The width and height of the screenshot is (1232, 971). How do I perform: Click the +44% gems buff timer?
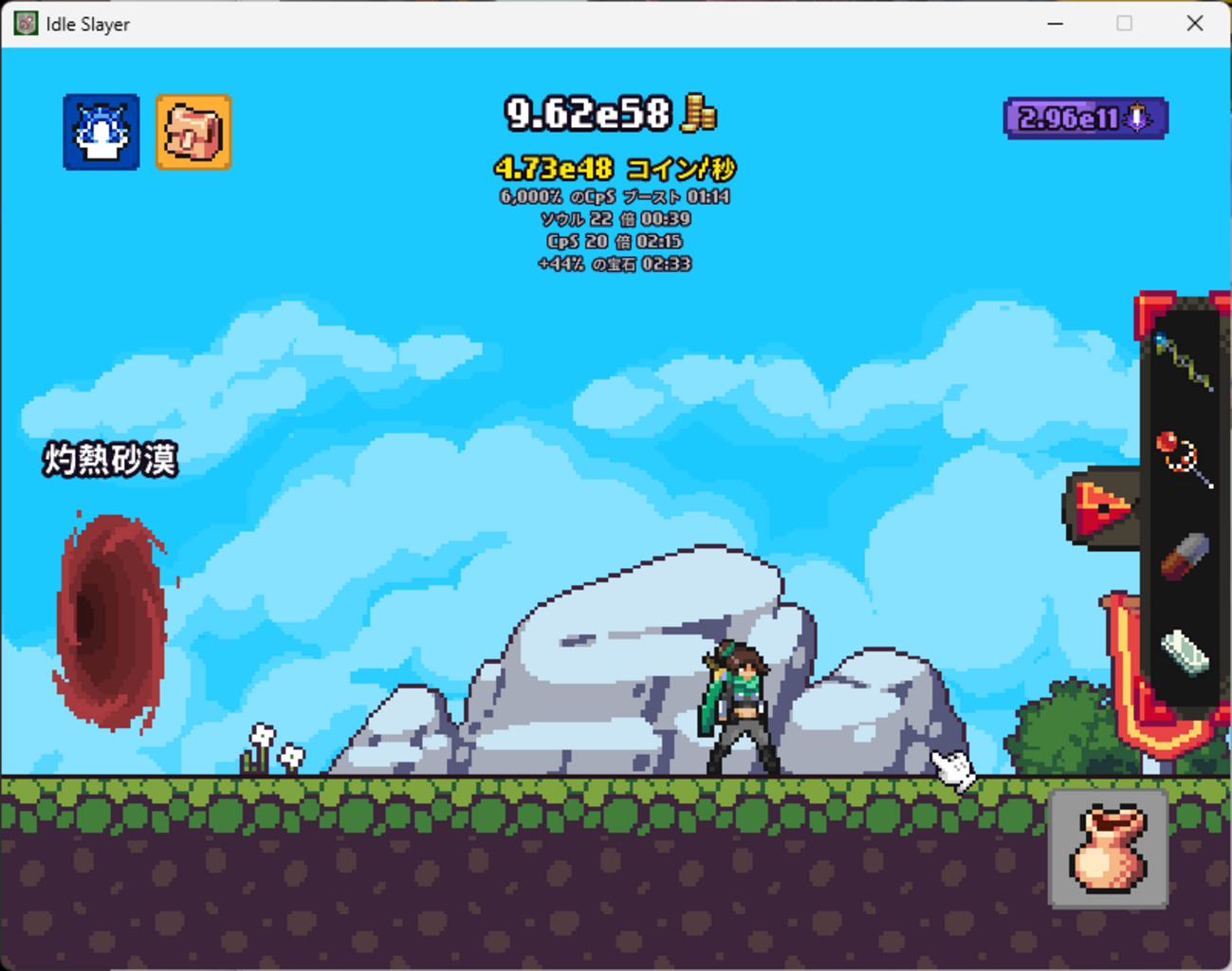coord(616,265)
